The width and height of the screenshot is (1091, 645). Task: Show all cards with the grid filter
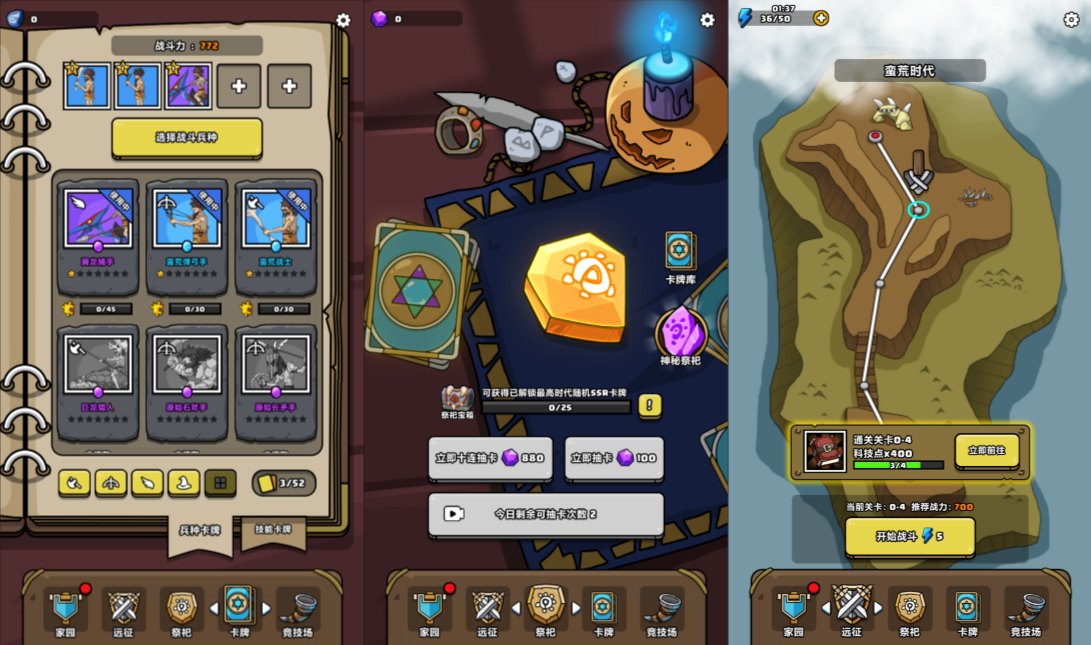click(x=220, y=483)
